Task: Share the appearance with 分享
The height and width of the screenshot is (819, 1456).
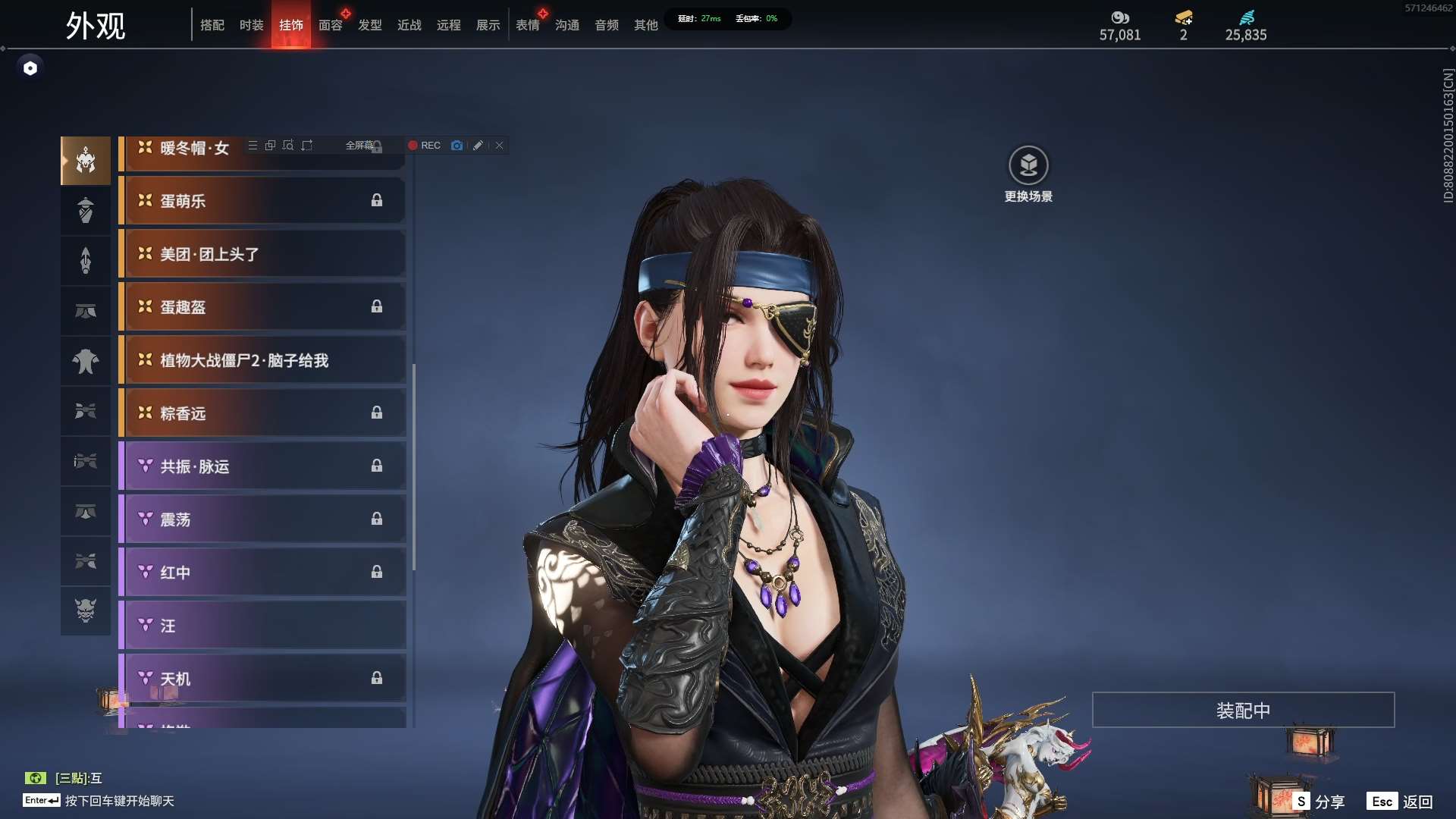Action: tap(1320, 802)
